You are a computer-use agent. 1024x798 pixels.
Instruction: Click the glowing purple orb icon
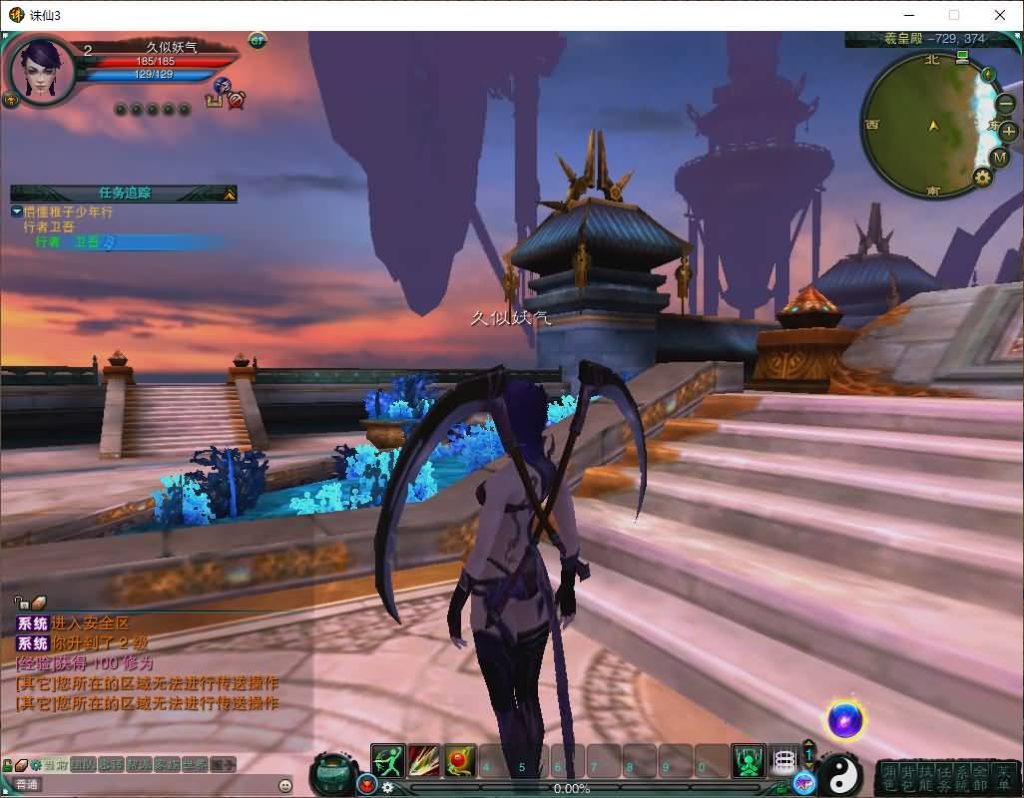(845, 718)
